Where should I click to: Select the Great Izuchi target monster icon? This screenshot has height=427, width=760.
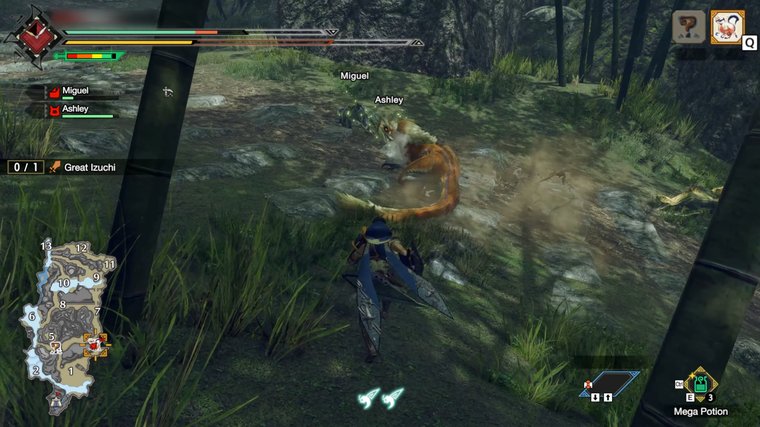[726, 27]
